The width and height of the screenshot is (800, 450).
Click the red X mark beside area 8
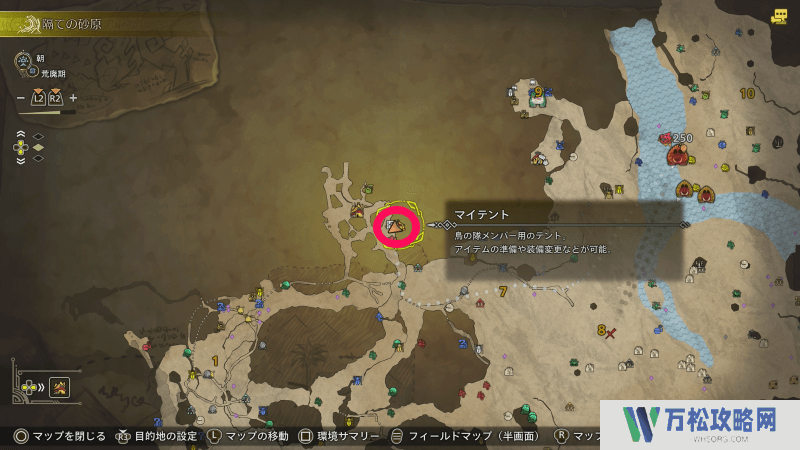coord(611,331)
